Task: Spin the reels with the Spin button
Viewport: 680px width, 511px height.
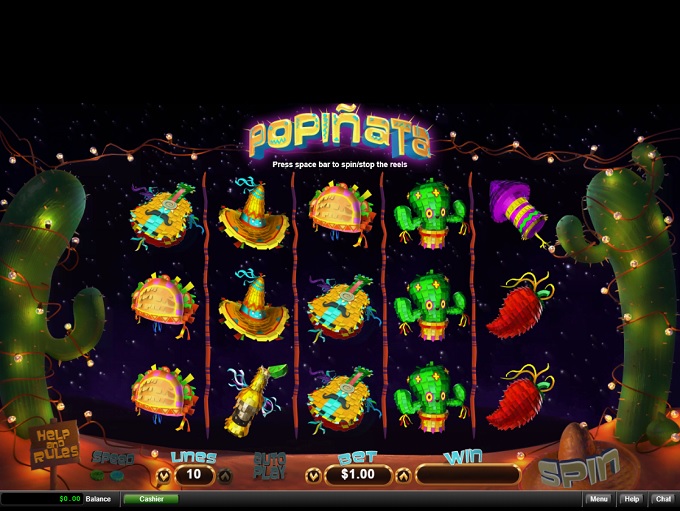Action: [x=578, y=467]
